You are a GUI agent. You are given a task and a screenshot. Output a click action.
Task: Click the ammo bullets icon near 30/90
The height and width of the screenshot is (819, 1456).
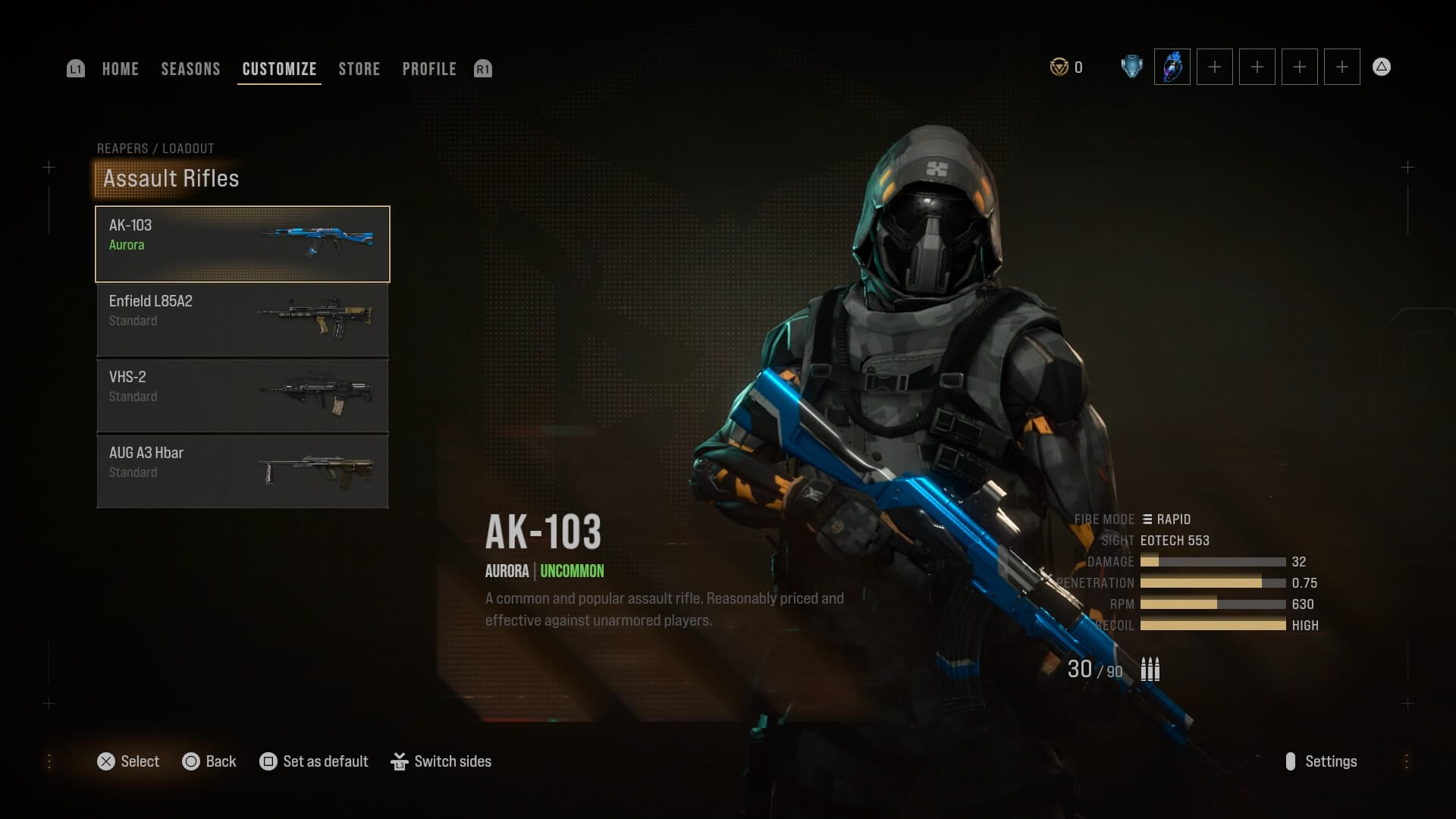tap(1150, 669)
